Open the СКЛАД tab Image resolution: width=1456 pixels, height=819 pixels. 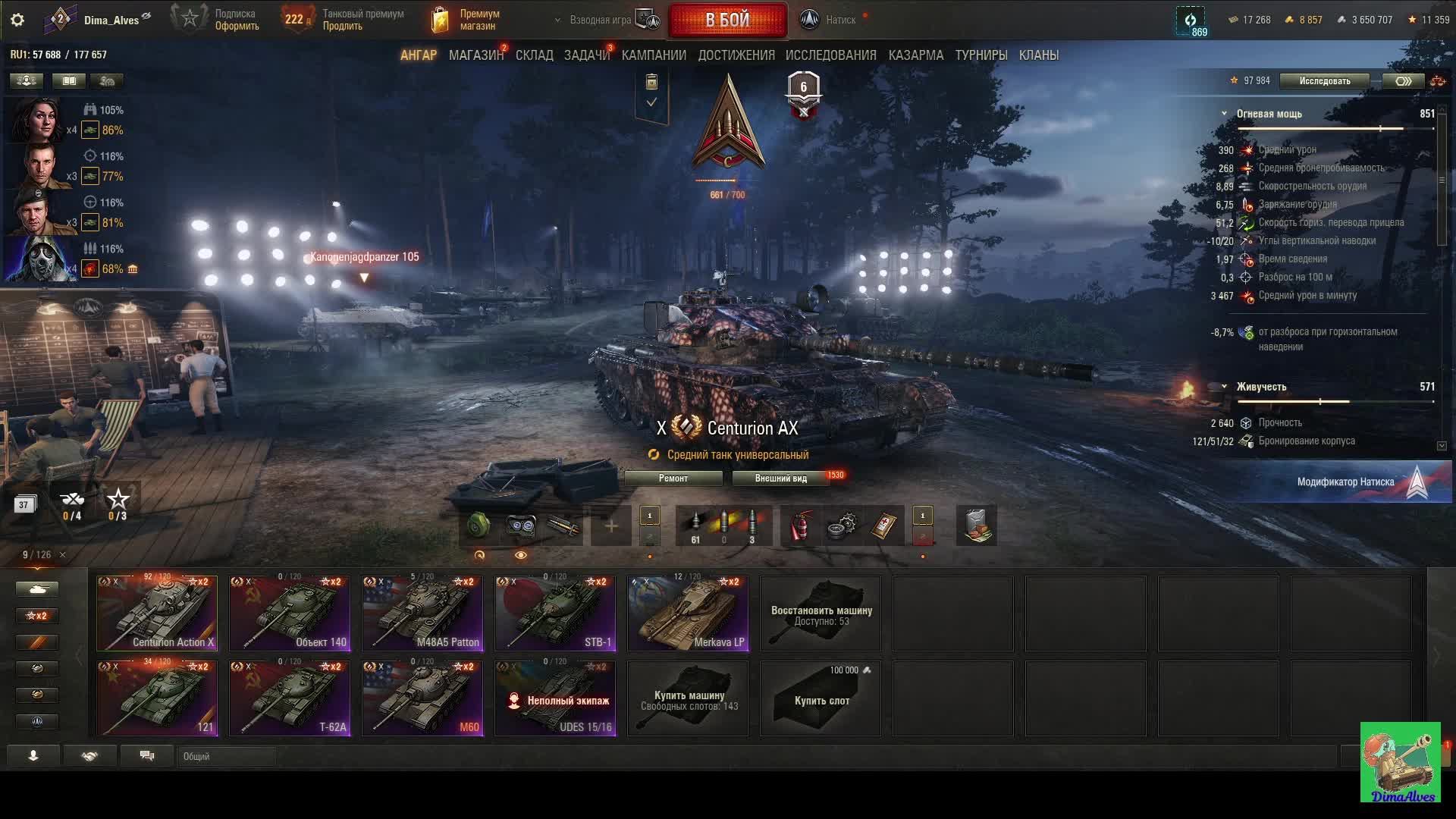(534, 55)
